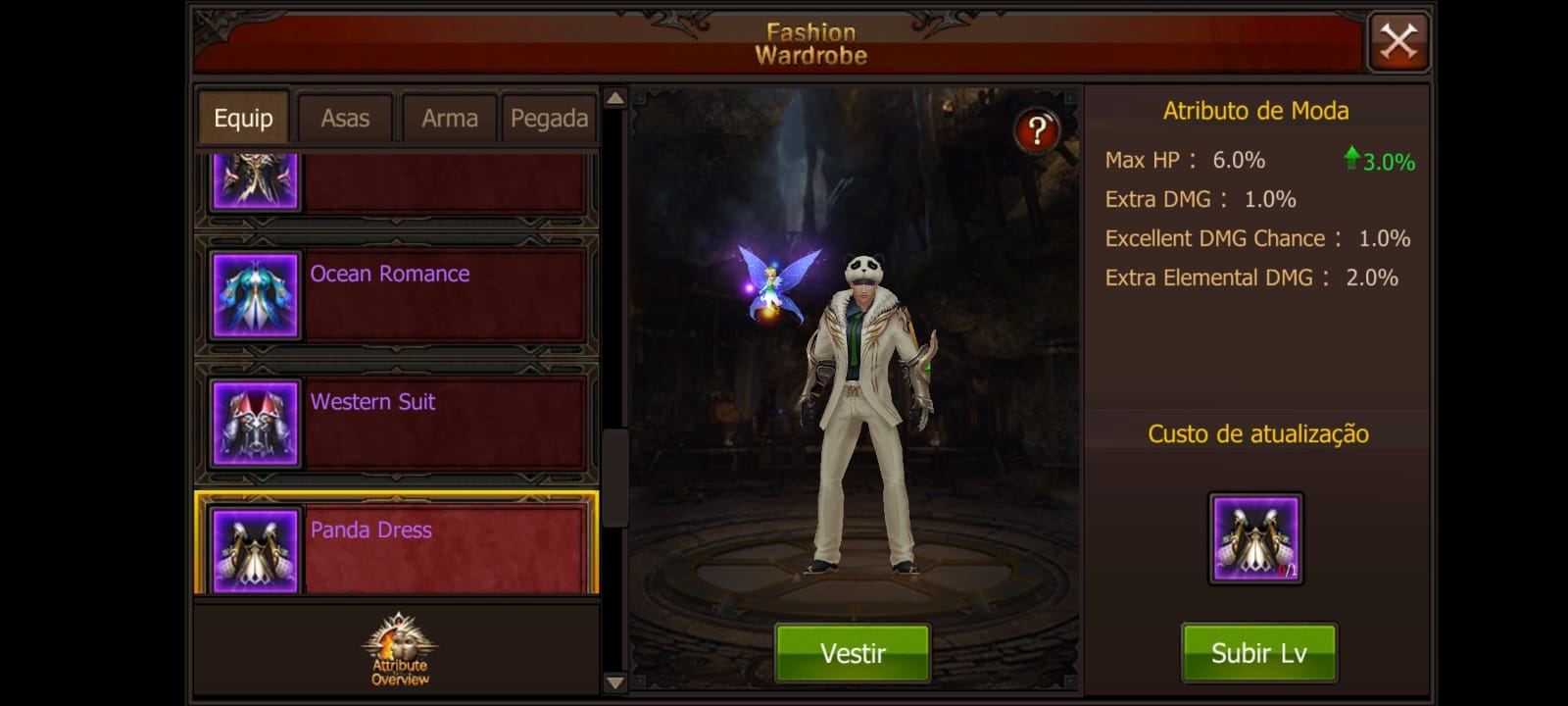Upgrade with the Subir Lv button
Screen dimensions: 1568x706
(1258, 653)
